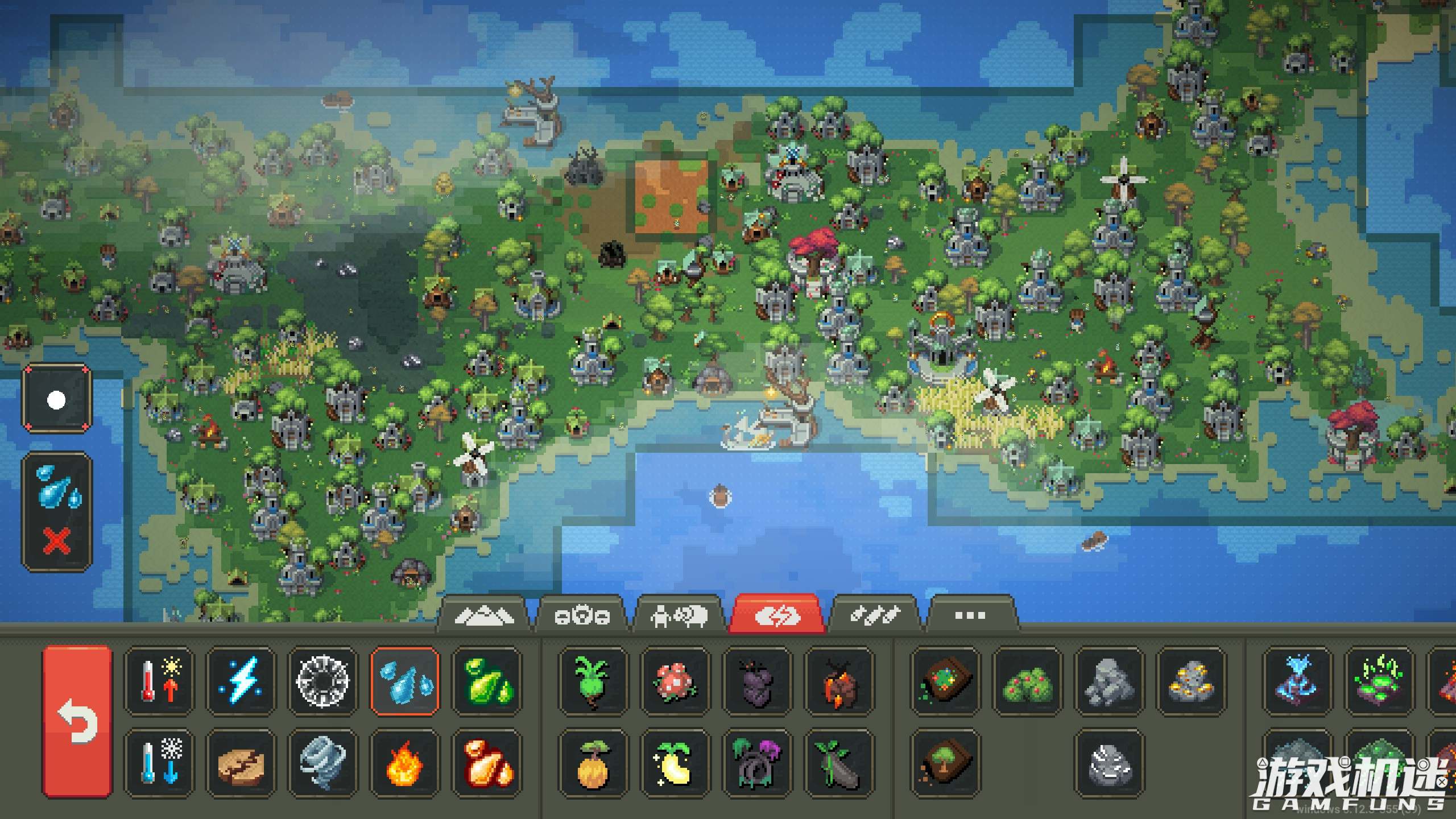Pick the earthquake cracked ground power

241,762
